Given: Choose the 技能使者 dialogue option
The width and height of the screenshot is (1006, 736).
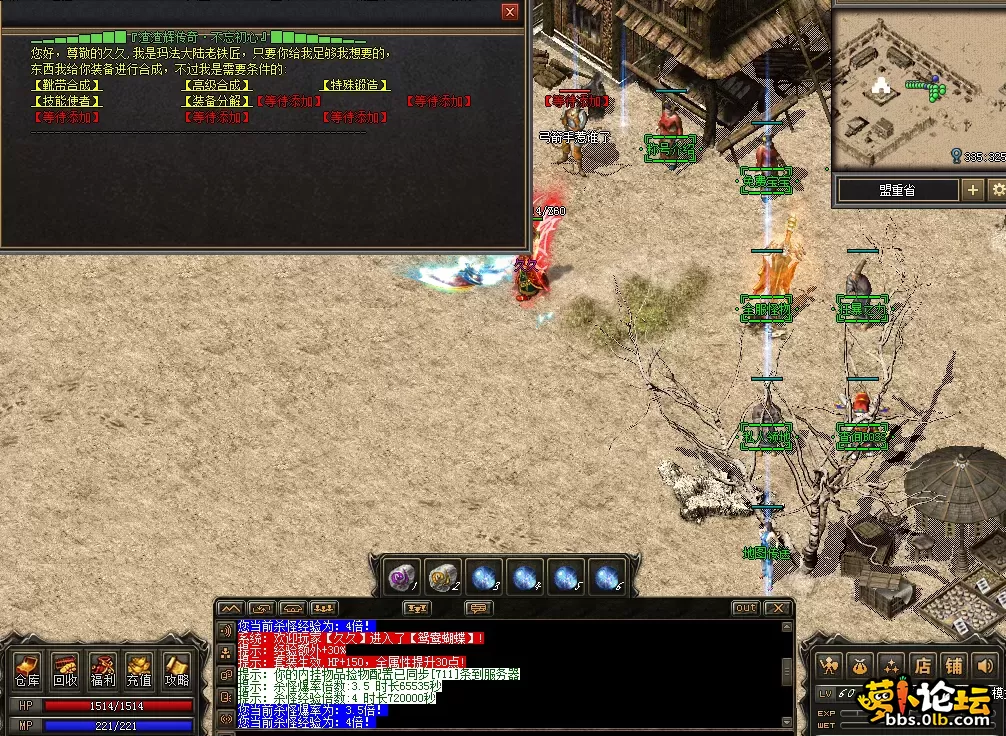Looking at the screenshot, I should [x=67, y=101].
